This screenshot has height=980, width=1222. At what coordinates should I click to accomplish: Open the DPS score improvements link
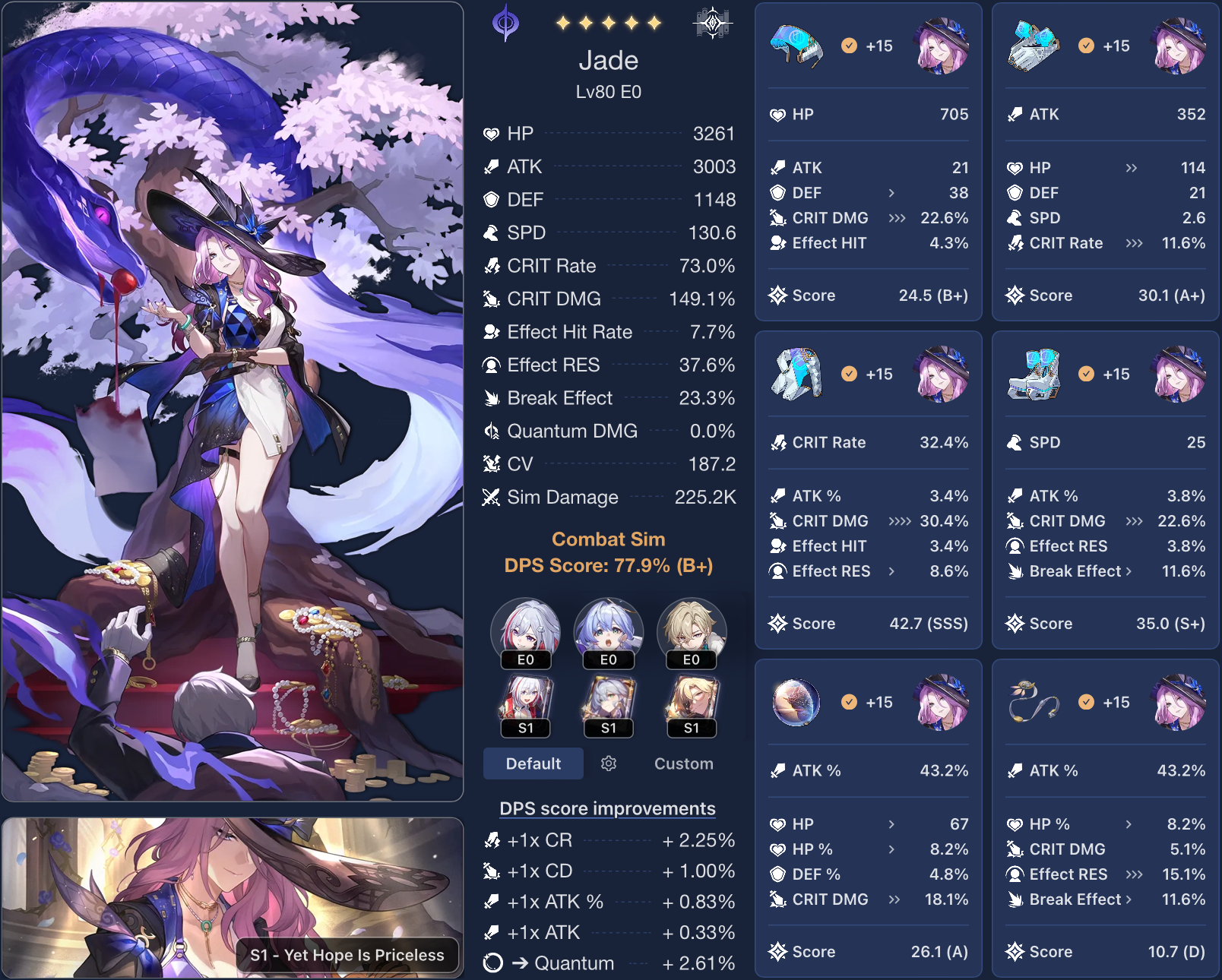606,808
